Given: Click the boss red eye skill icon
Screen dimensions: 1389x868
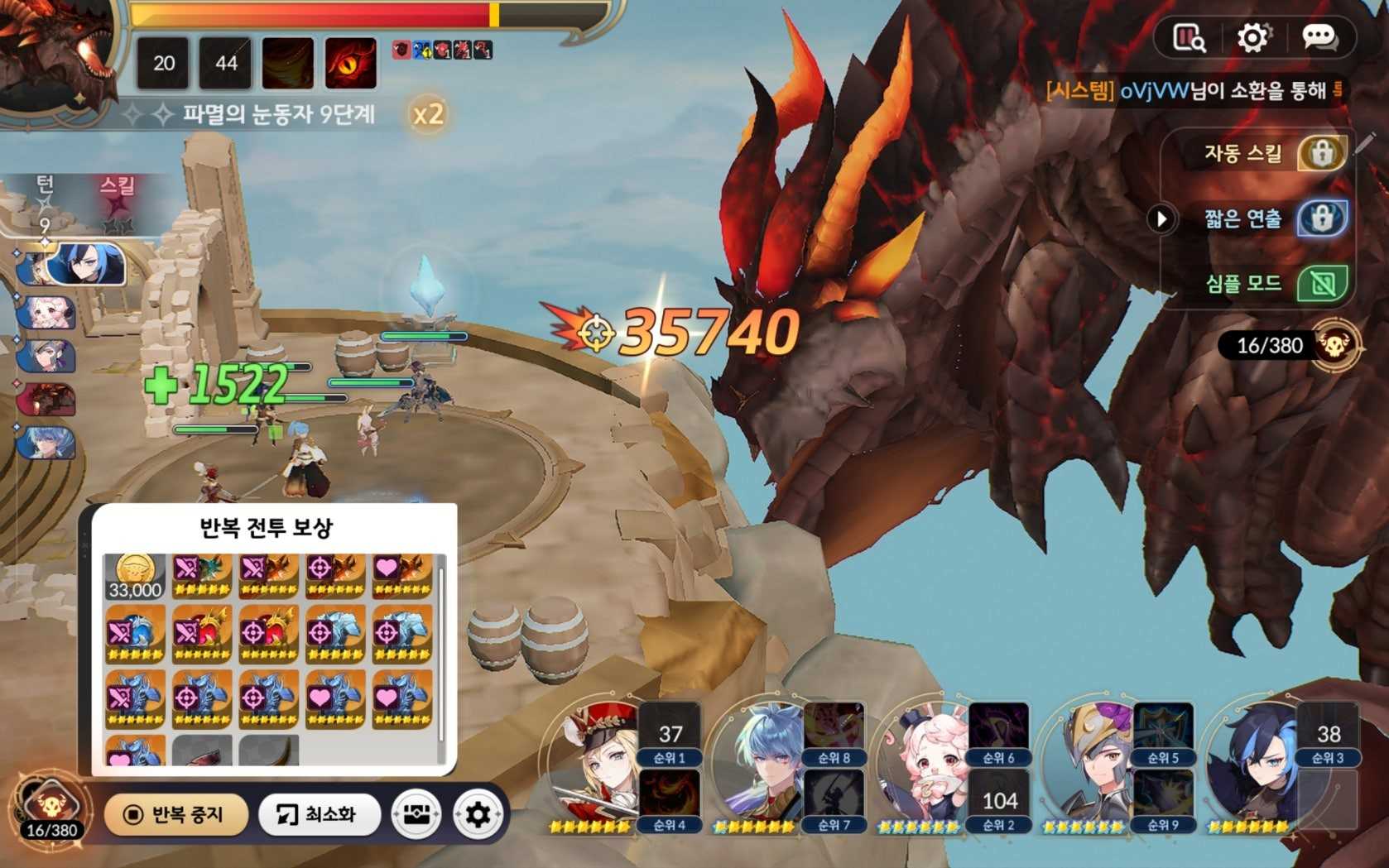Looking at the screenshot, I should point(351,63).
